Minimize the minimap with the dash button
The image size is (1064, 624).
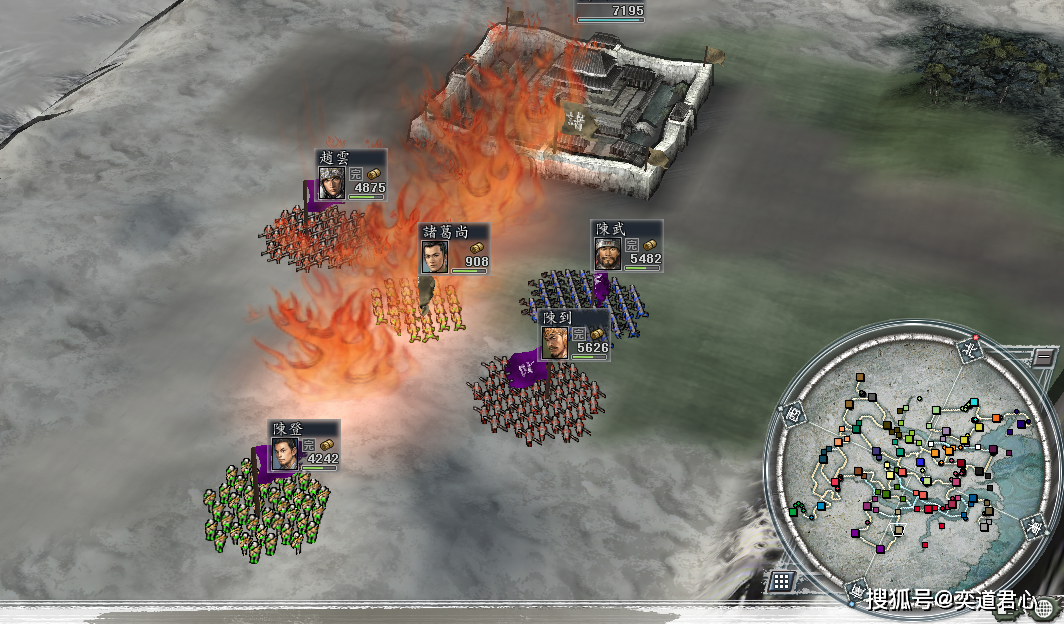[x=1042, y=357]
